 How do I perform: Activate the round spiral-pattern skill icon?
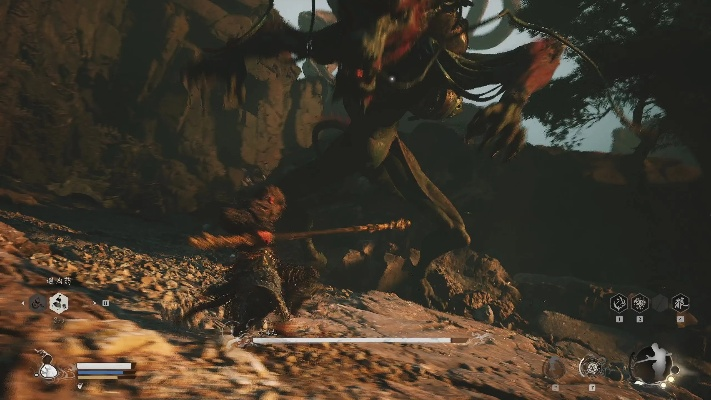pyautogui.click(x=591, y=368)
